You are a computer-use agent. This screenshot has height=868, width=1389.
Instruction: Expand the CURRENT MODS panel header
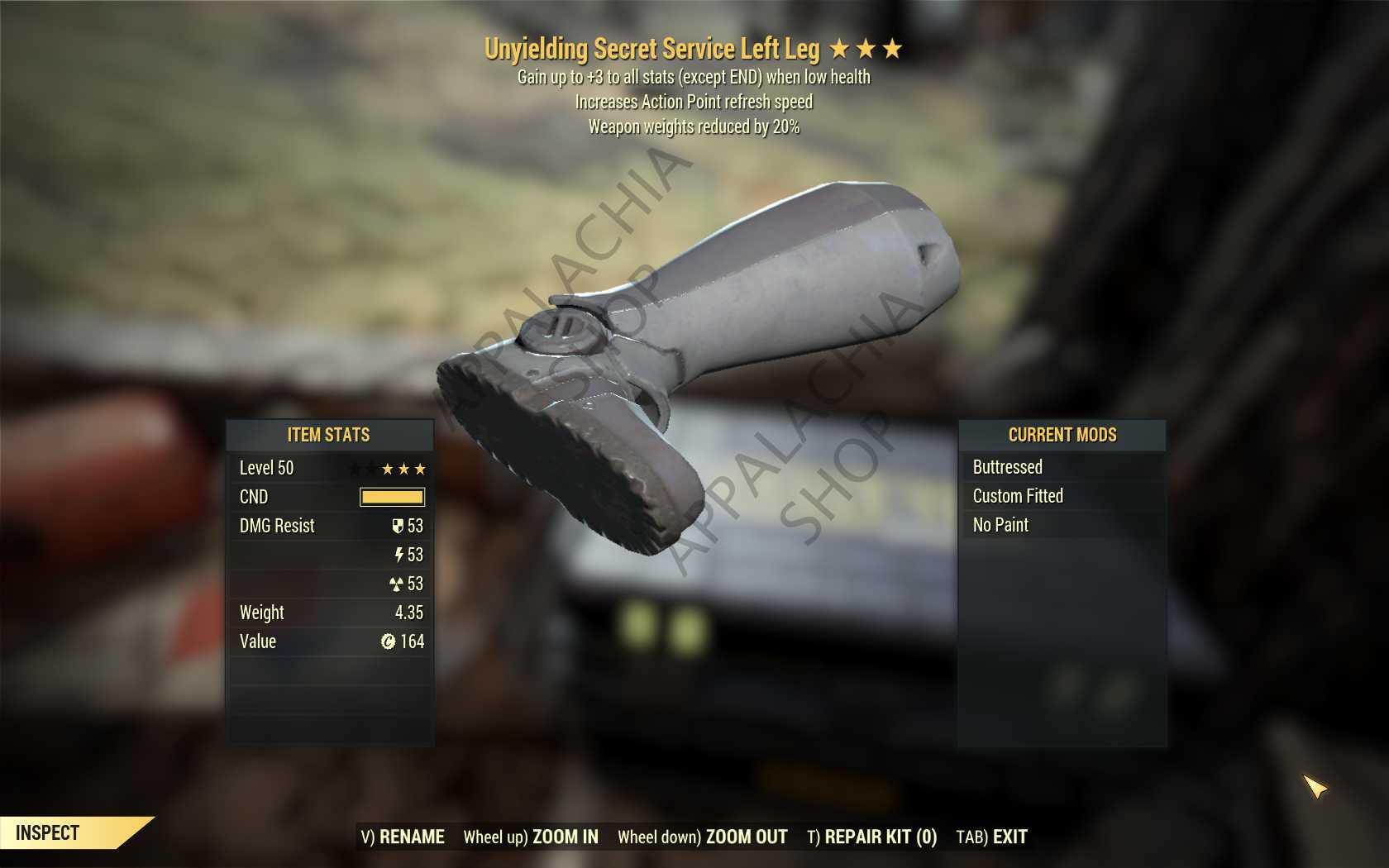point(1062,435)
